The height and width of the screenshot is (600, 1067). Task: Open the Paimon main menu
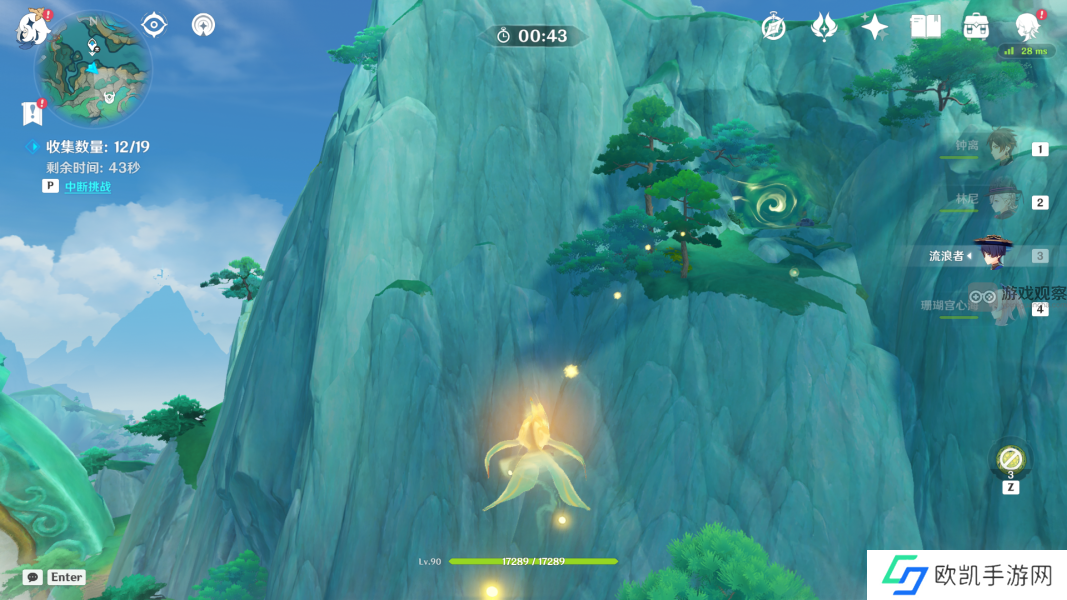point(33,27)
